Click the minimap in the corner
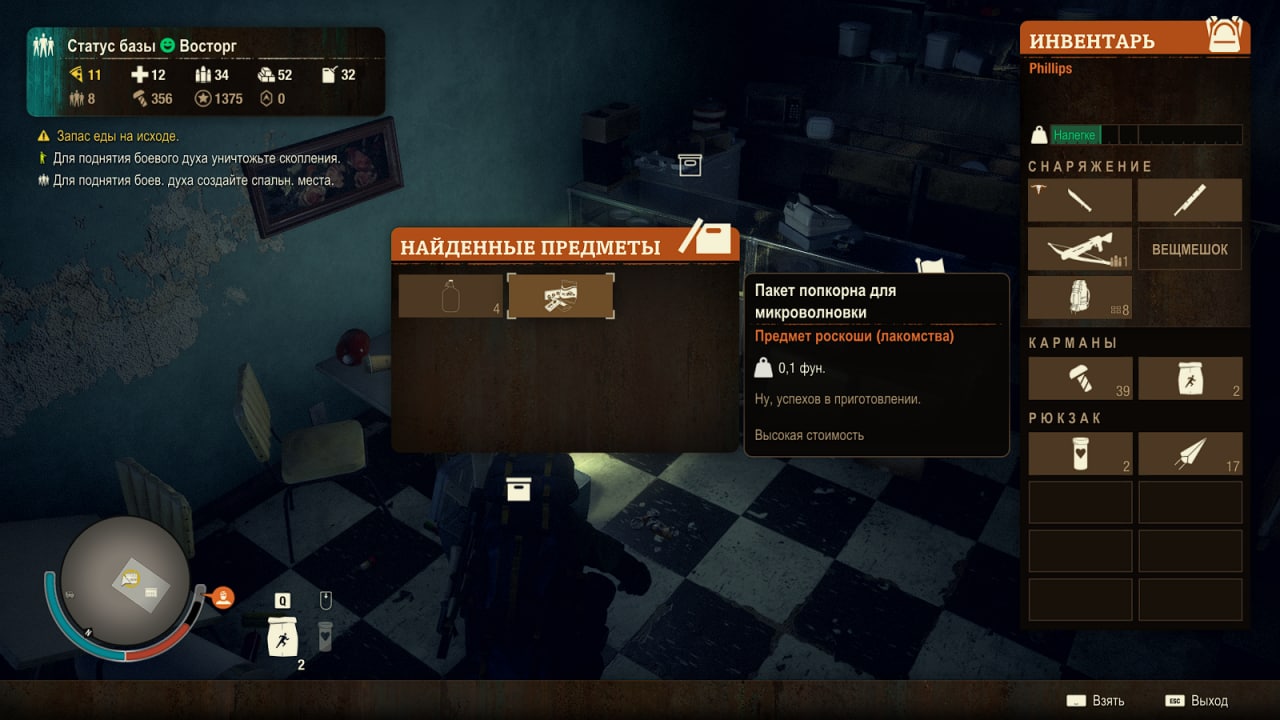 coord(125,580)
